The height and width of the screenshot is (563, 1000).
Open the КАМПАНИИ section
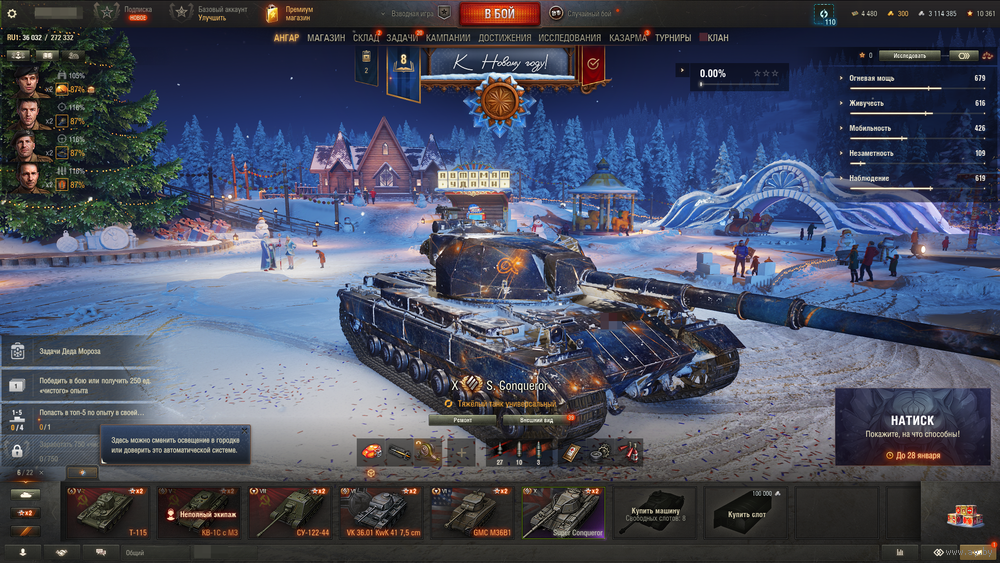448,38
